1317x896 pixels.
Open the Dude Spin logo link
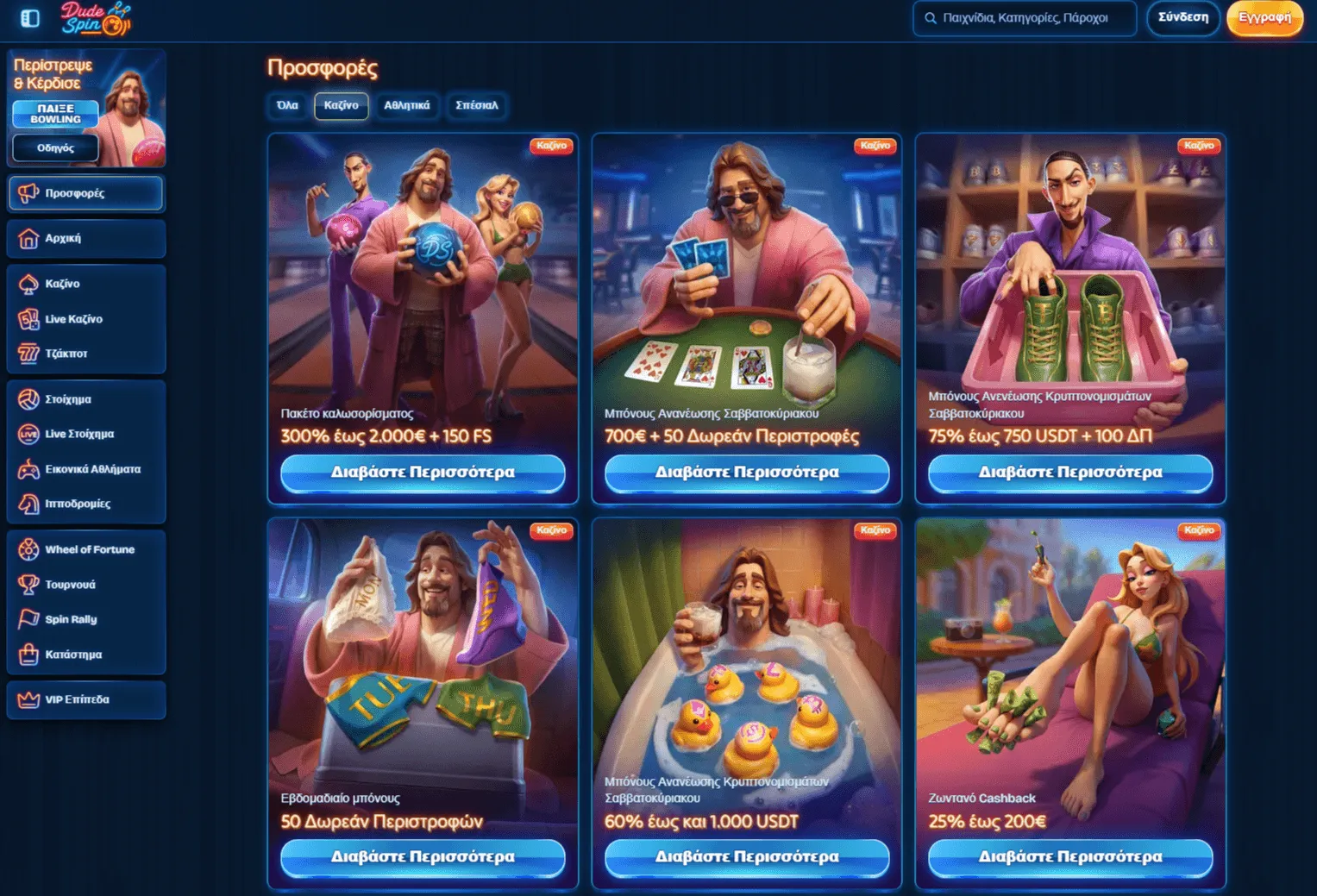(95, 19)
